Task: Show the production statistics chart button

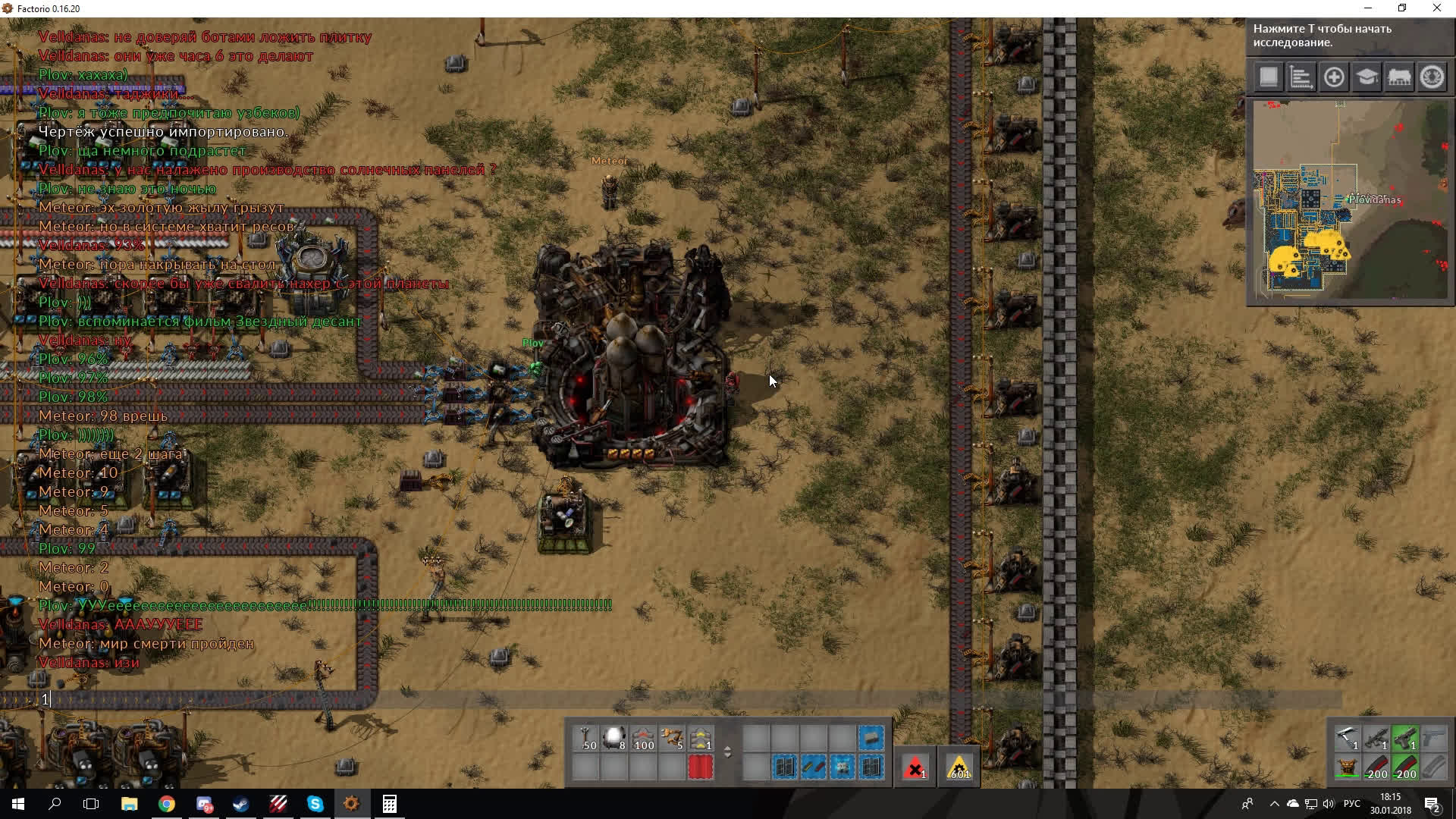Action: [x=1301, y=77]
